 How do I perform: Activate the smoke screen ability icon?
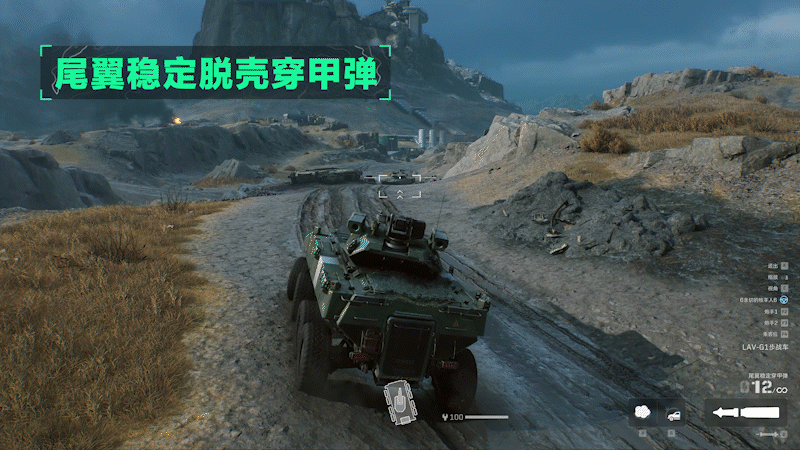[644, 412]
